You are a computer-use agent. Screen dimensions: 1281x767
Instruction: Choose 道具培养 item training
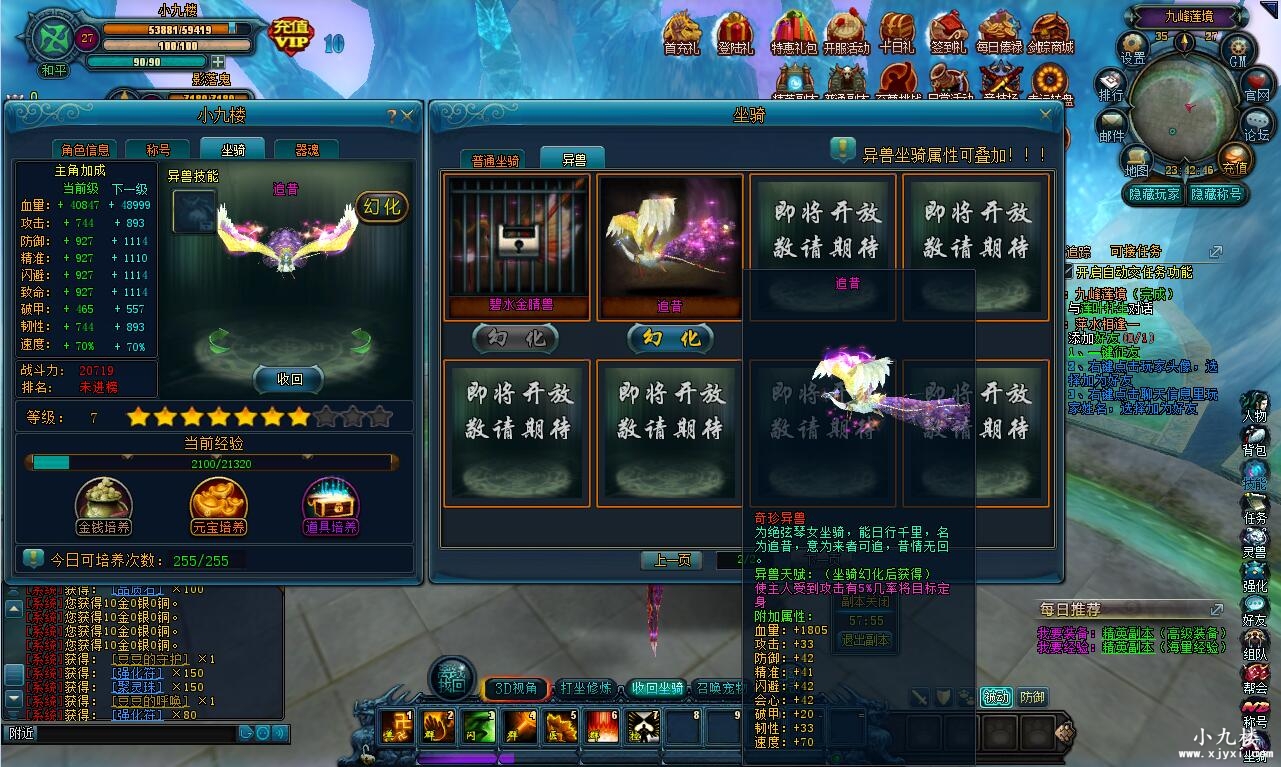point(331,505)
